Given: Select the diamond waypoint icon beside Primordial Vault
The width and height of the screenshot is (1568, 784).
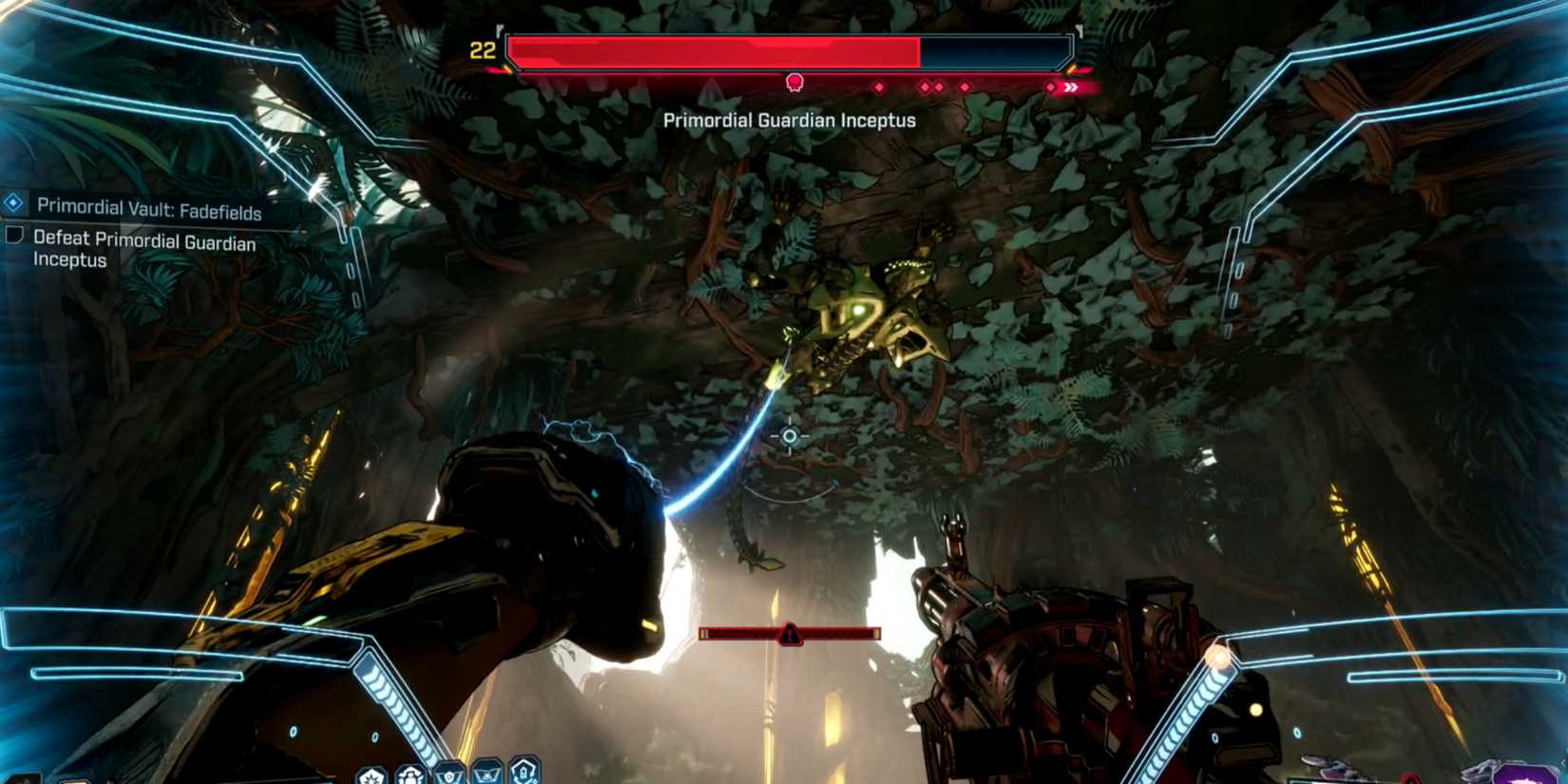Looking at the screenshot, I should click(x=11, y=202).
